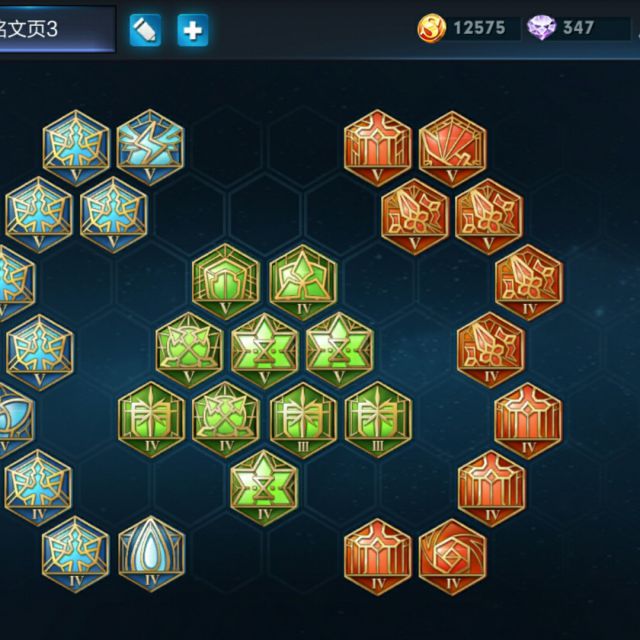This screenshot has height=640, width=640.
Task: Choose the orange rose rune
Action: pos(452,555)
